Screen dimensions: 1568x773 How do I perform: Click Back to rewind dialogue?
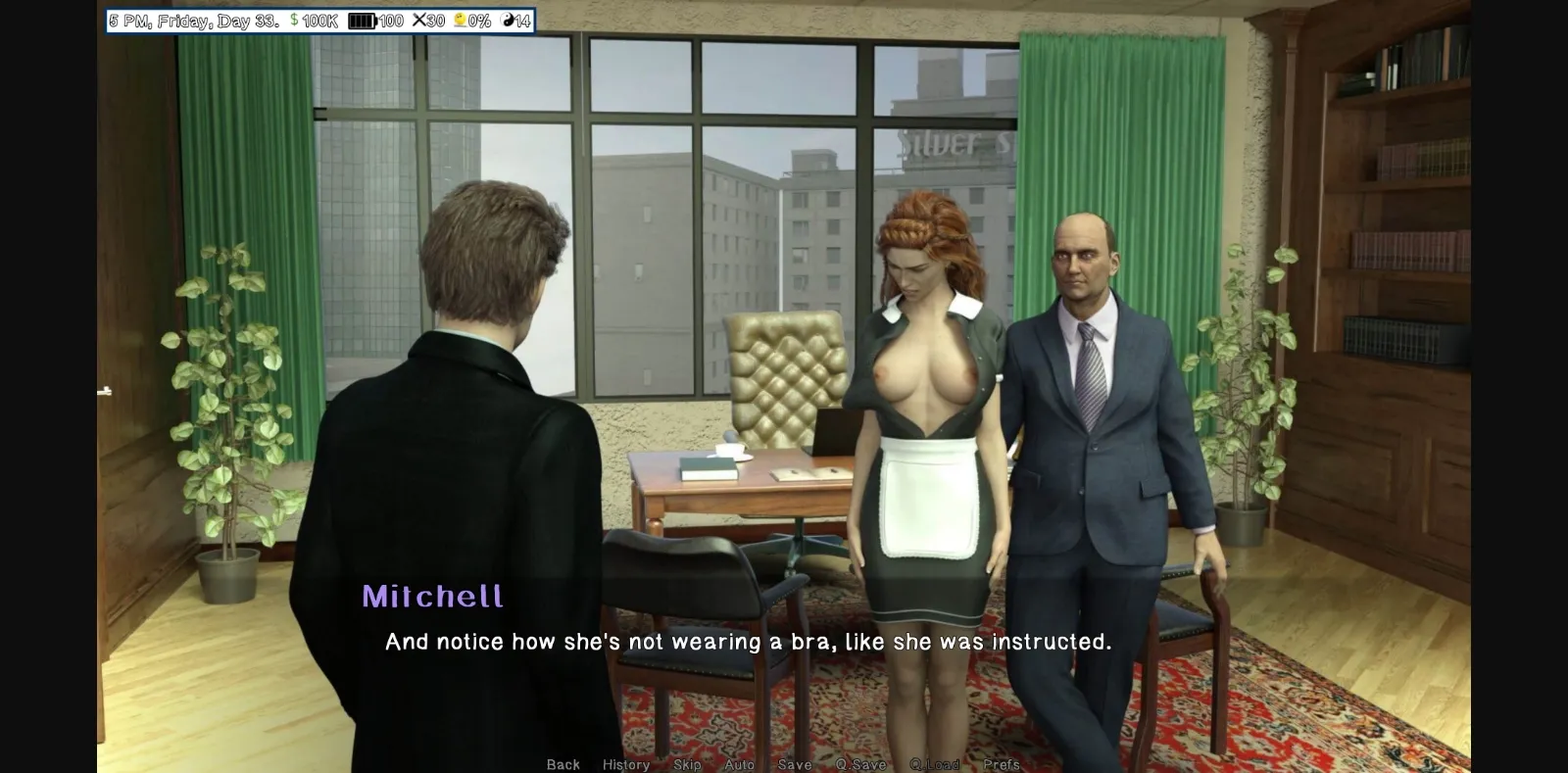tap(563, 763)
